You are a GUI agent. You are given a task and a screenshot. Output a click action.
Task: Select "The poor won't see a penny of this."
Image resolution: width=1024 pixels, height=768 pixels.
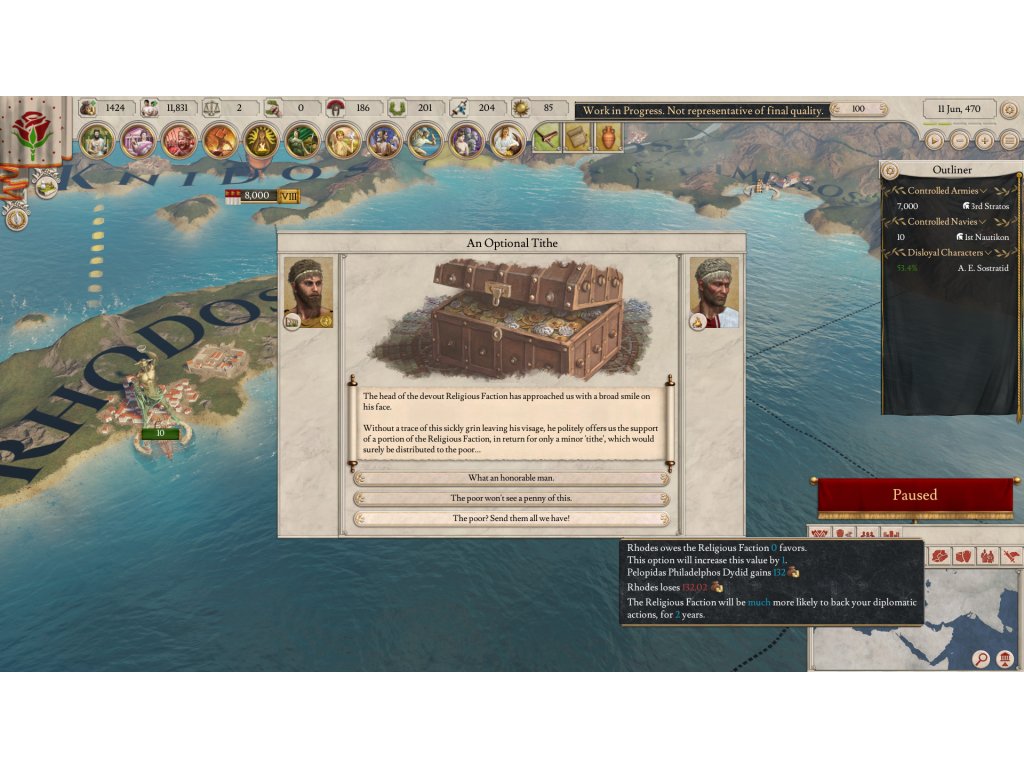click(x=511, y=498)
